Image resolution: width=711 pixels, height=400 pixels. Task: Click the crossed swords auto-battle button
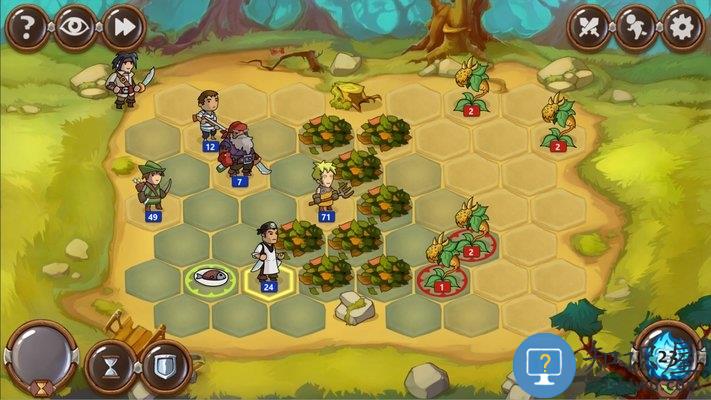591,27
